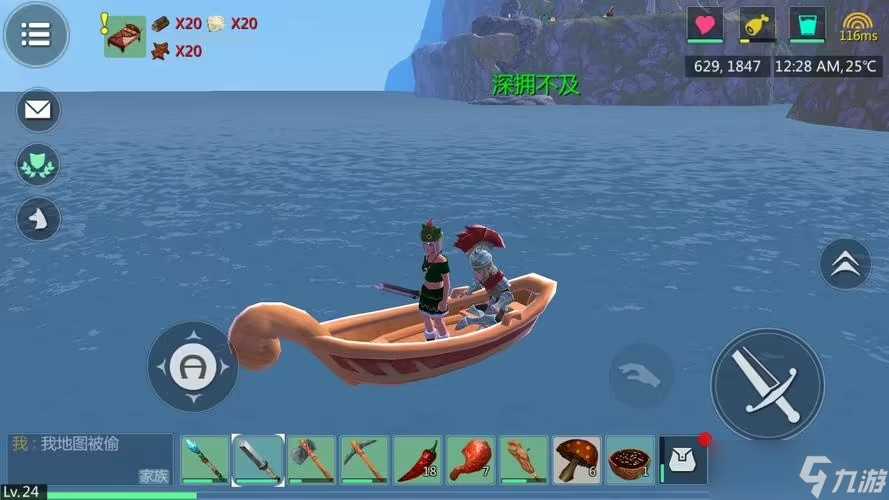The image size is (889, 500).
Task: Select the blue crystal staff slot
Action: (x=205, y=460)
